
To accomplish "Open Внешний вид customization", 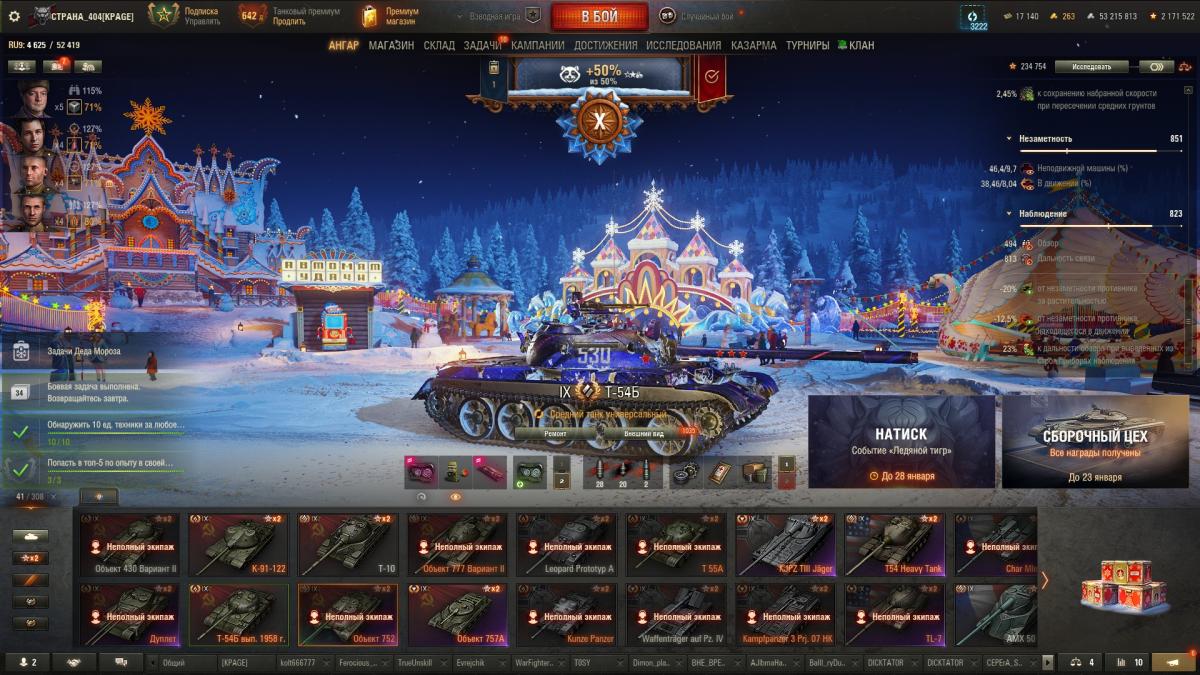I will click(x=644, y=434).
